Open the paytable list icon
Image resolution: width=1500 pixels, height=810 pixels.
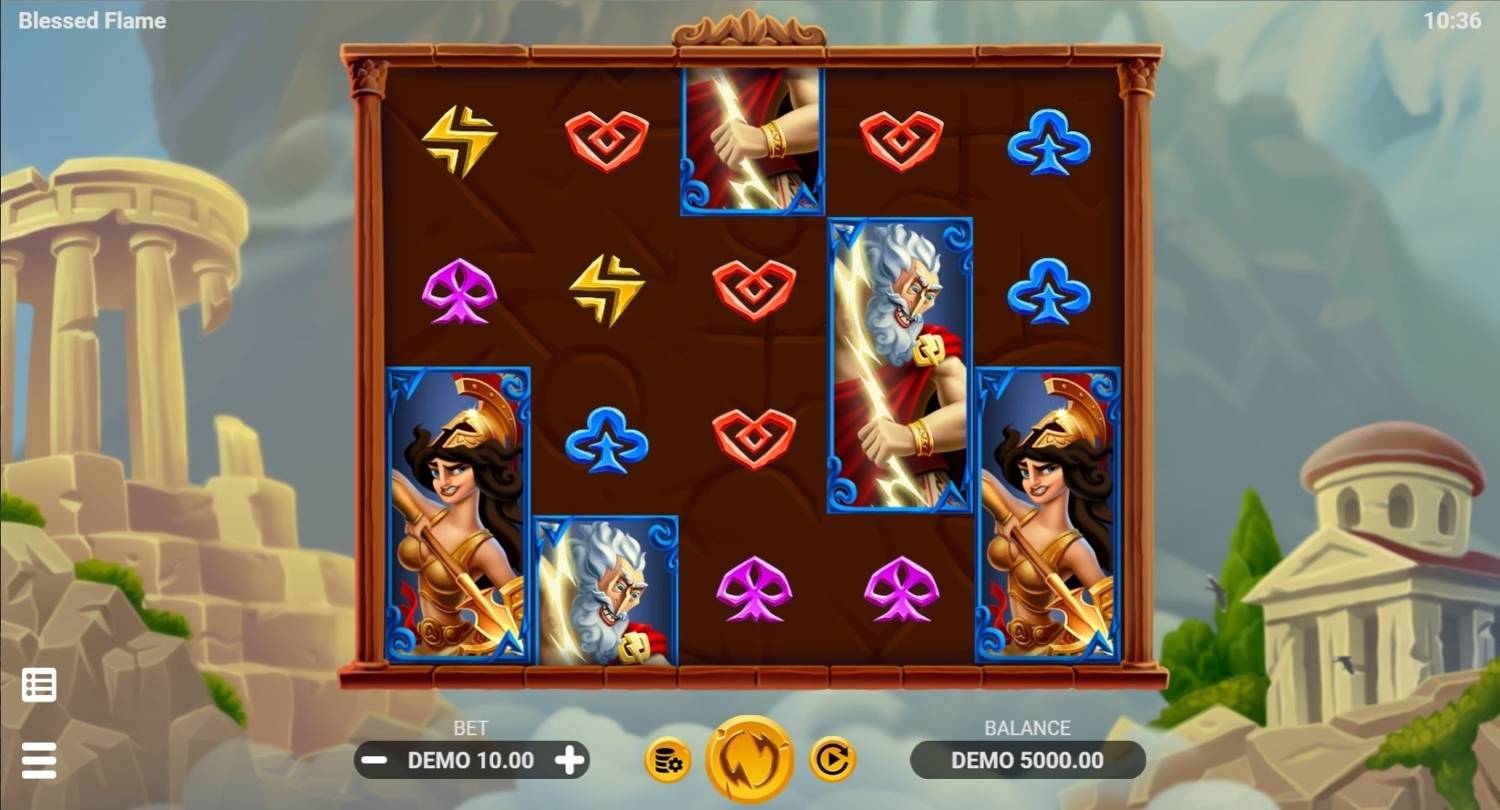[37, 684]
